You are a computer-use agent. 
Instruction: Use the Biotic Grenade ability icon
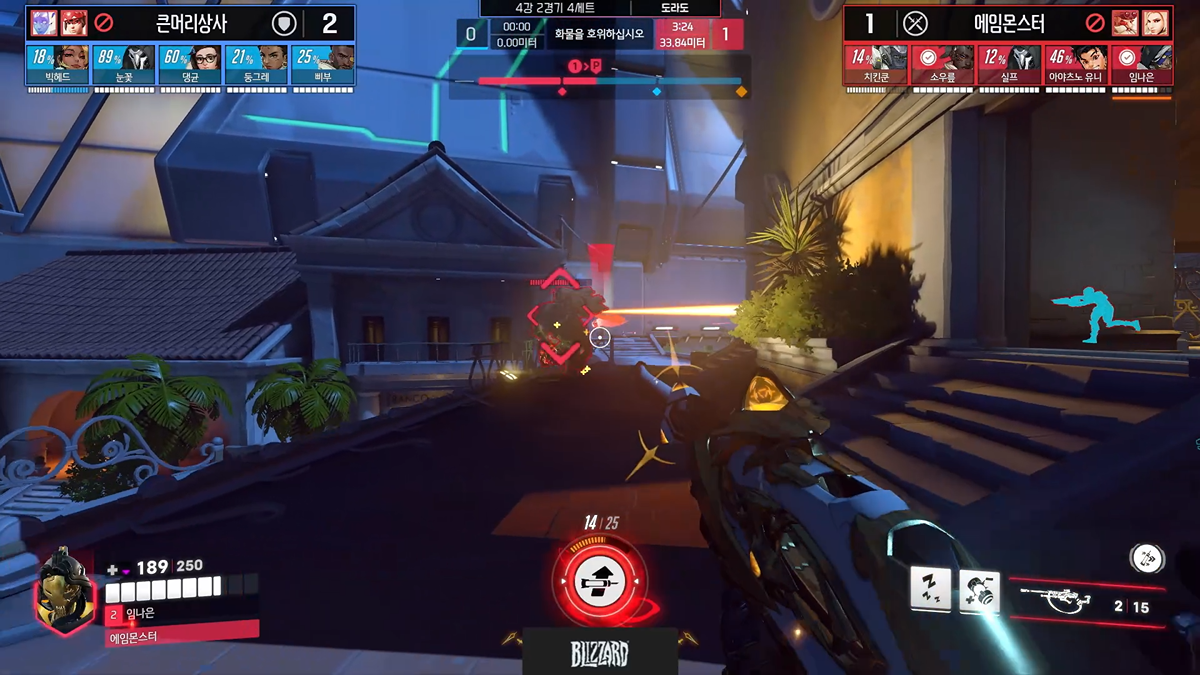[x=979, y=589]
